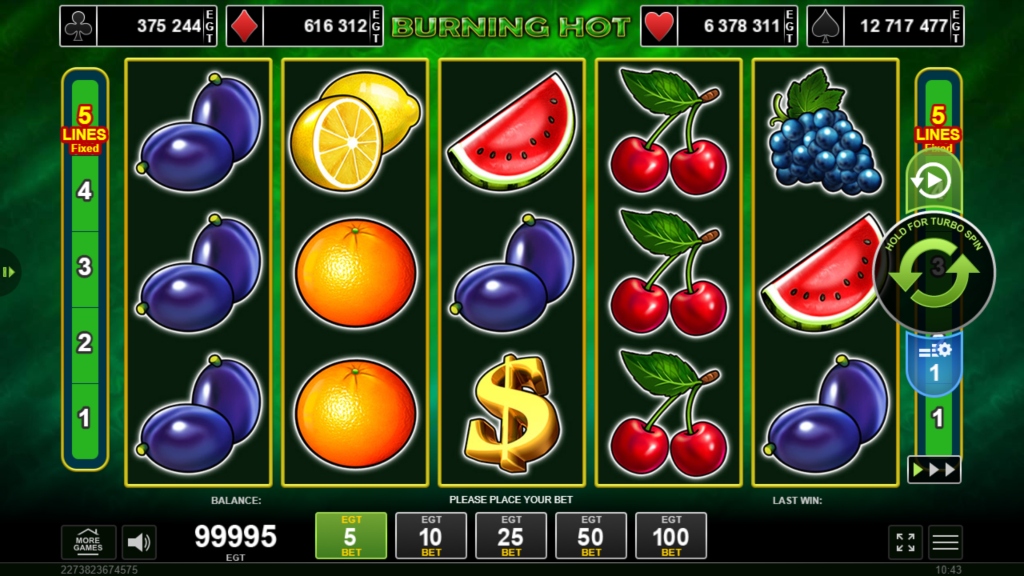Enter fullscreen mode via the arrows icon

pyautogui.click(x=905, y=542)
